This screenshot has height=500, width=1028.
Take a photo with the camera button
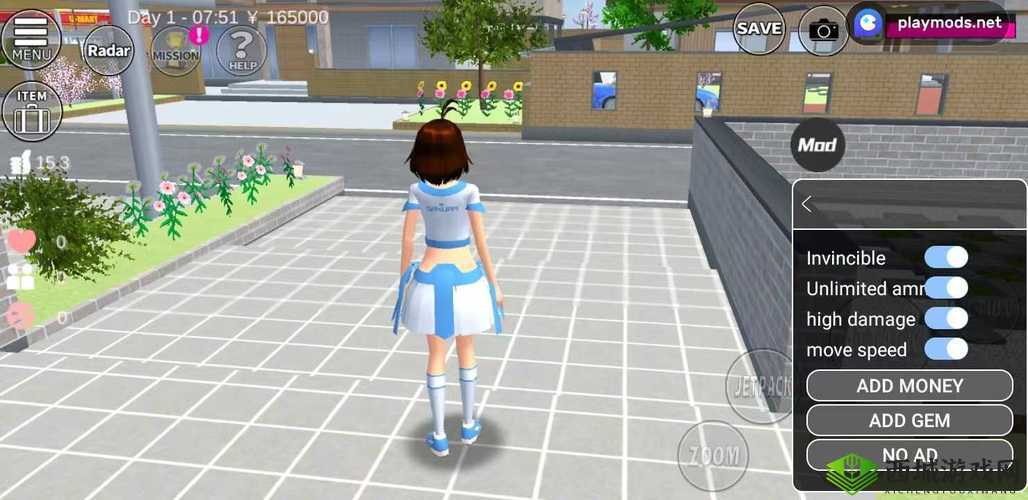(x=824, y=30)
